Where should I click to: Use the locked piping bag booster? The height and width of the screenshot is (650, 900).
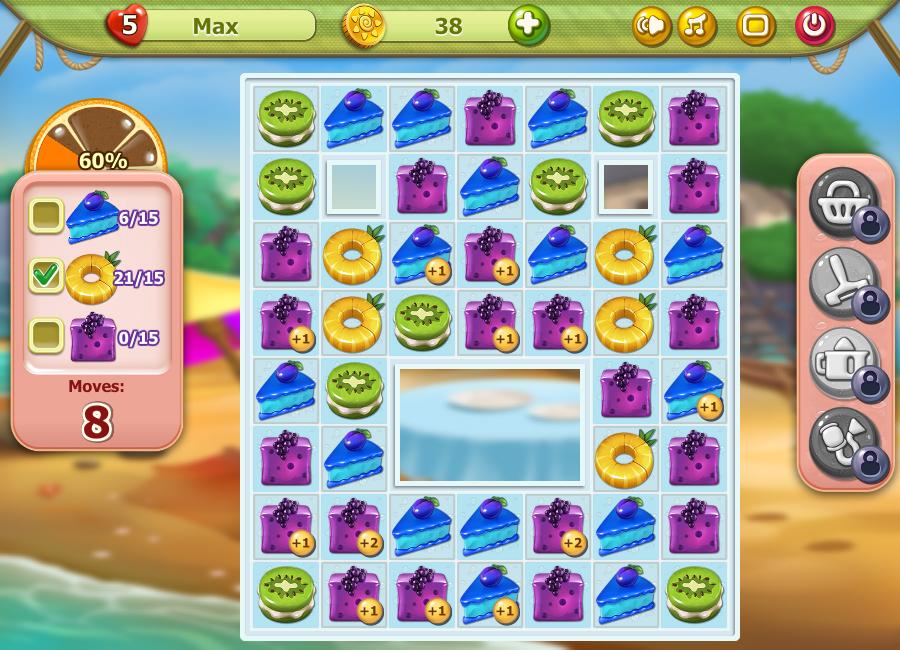click(845, 442)
